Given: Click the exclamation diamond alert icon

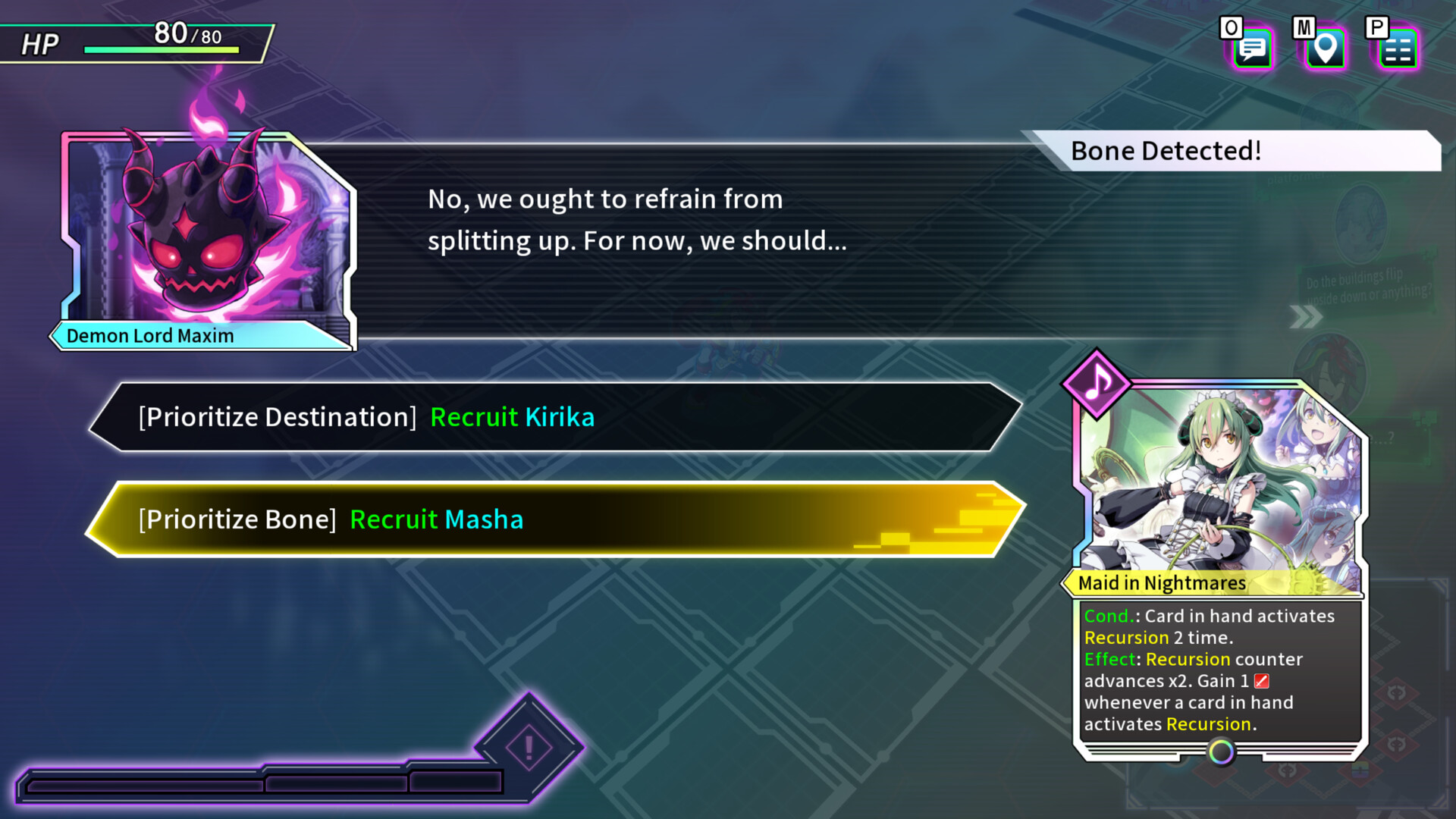Looking at the screenshot, I should click(x=529, y=748).
